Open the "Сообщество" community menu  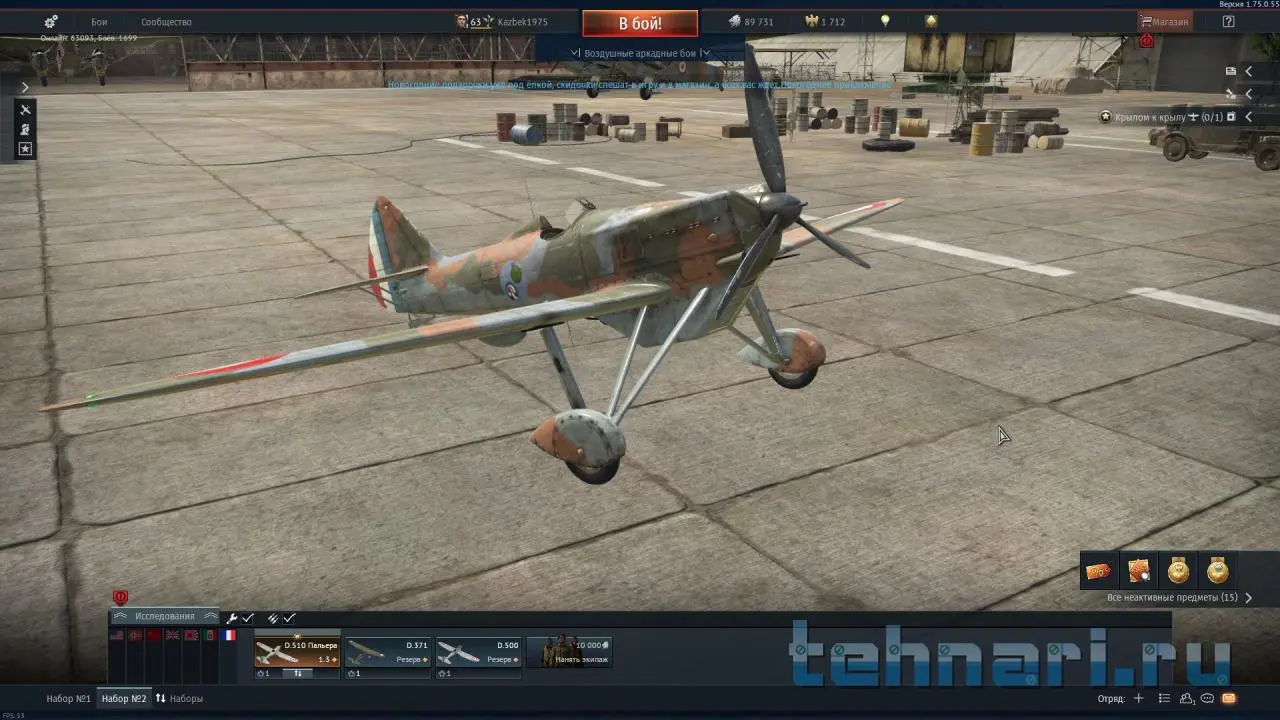(x=166, y=22)
